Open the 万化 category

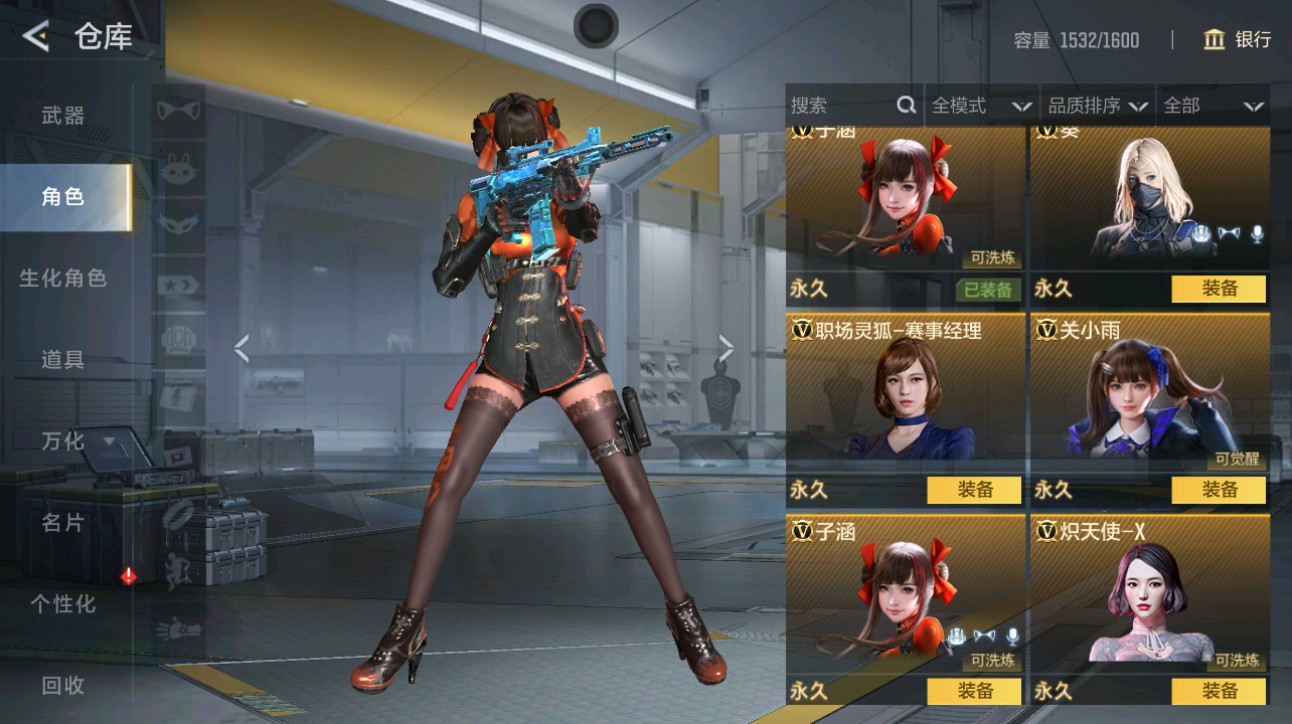[63, 441]
